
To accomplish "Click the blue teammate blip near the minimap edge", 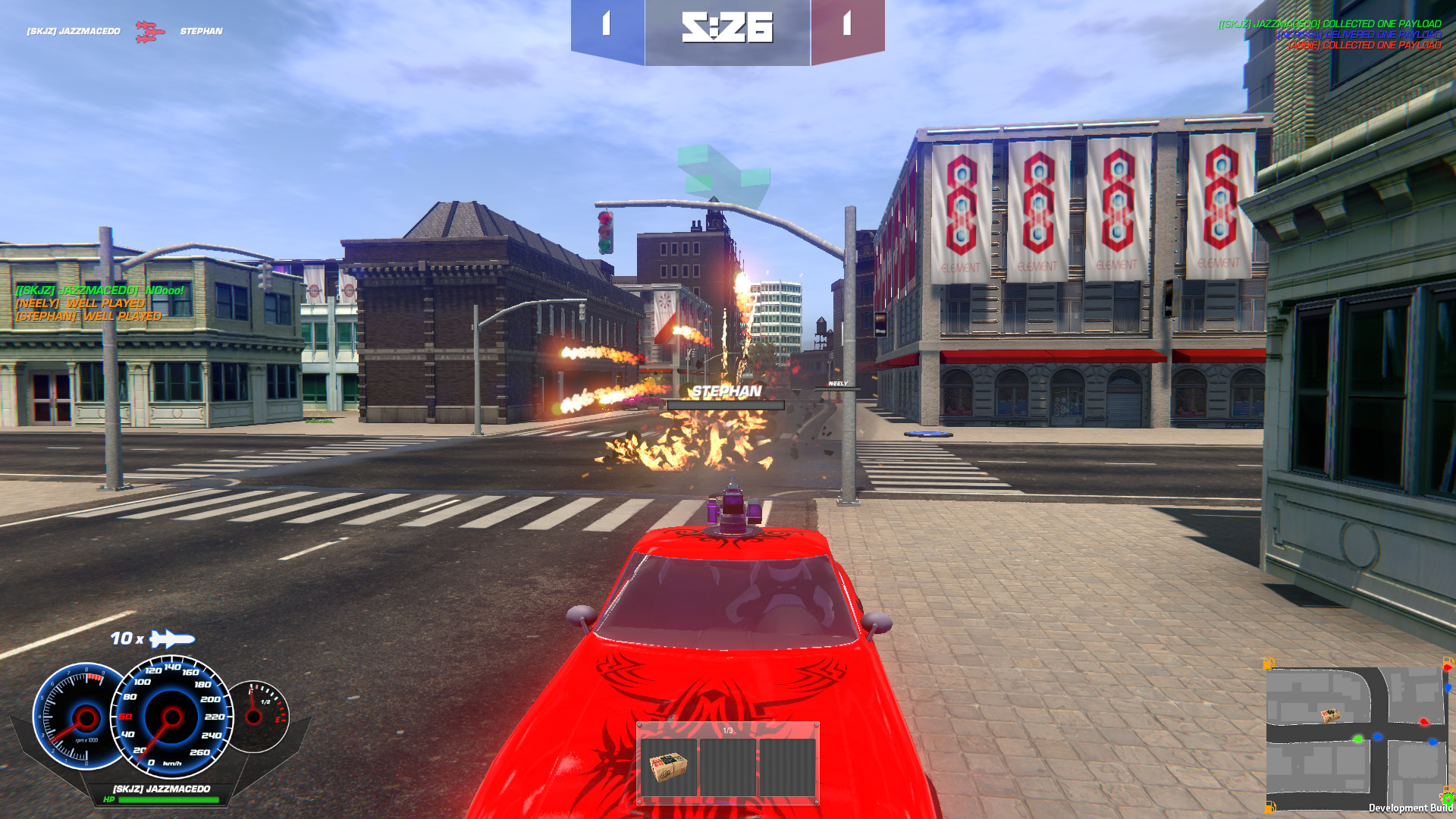I will [1448, 689].
